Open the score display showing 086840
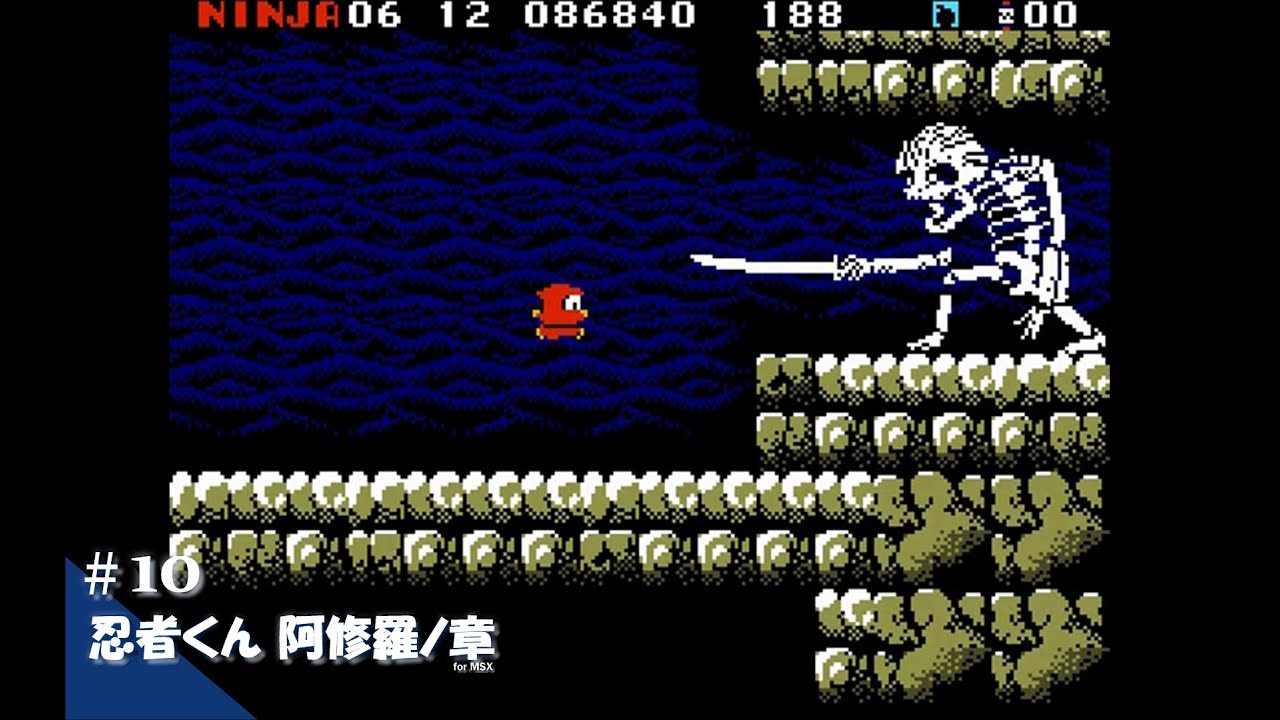 coord(610,15)
